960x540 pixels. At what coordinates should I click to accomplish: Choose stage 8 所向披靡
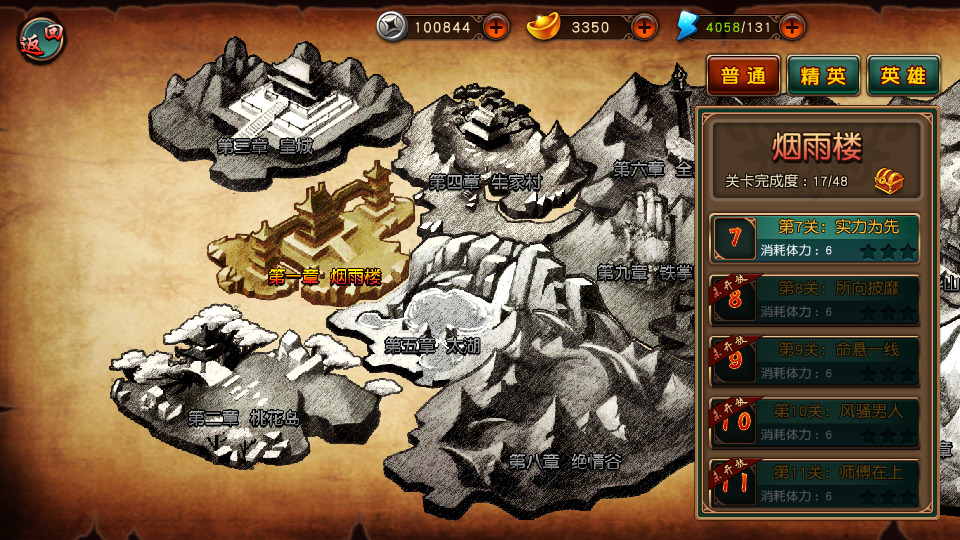(x=815, y=299)
